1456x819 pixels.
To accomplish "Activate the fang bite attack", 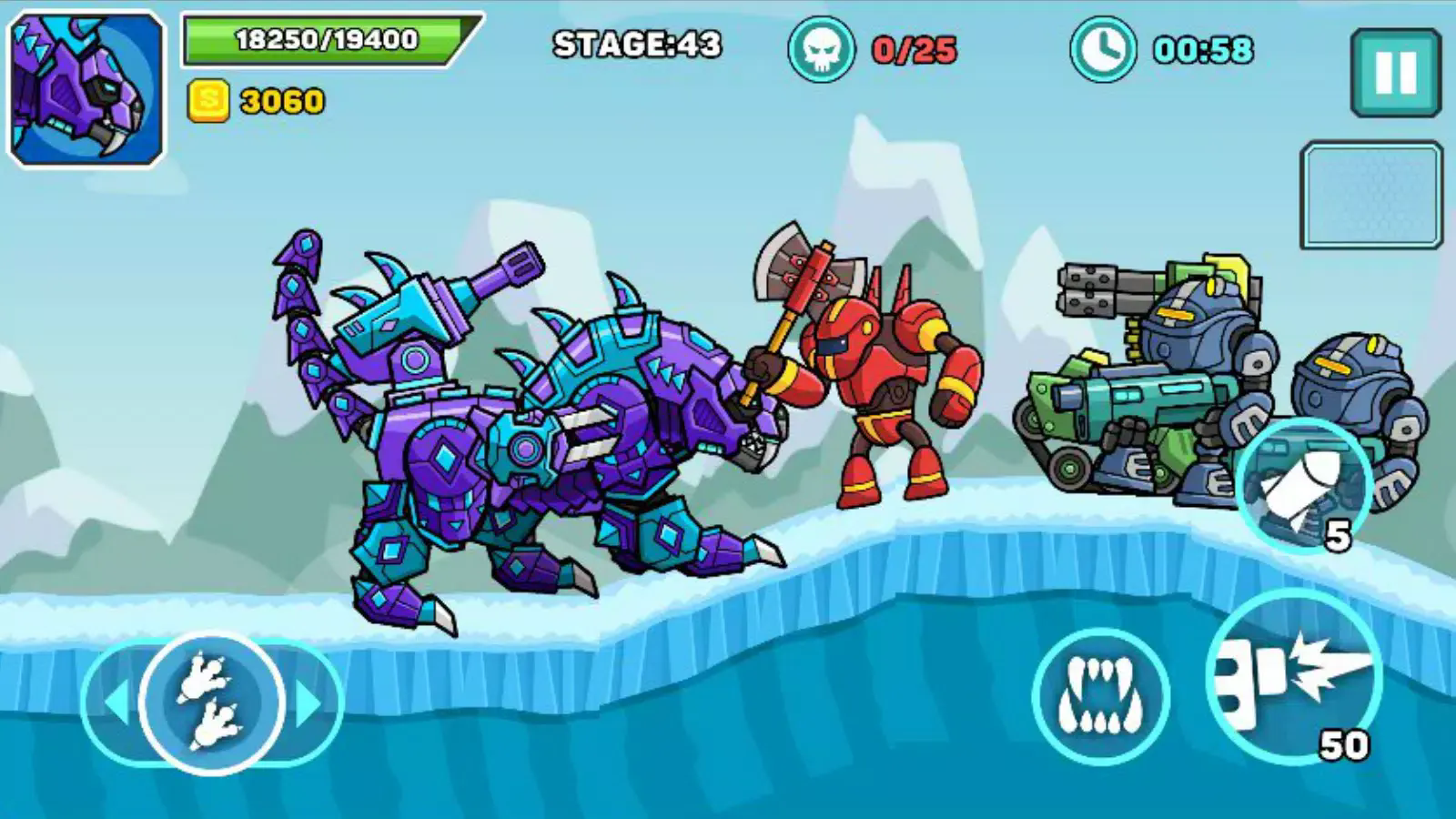I will (x=1101, y=696).
